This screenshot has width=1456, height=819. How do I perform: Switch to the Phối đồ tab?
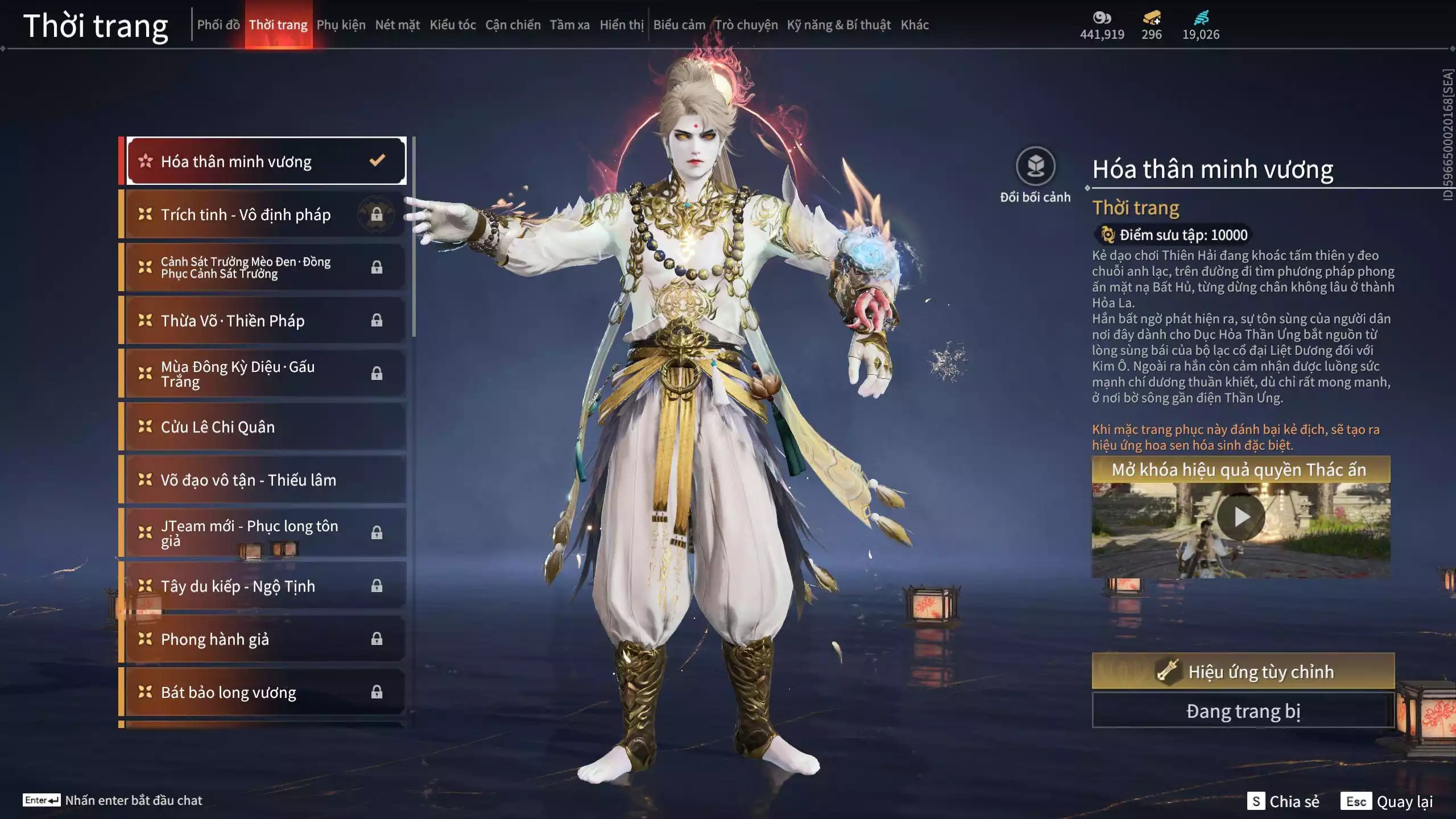218,25
